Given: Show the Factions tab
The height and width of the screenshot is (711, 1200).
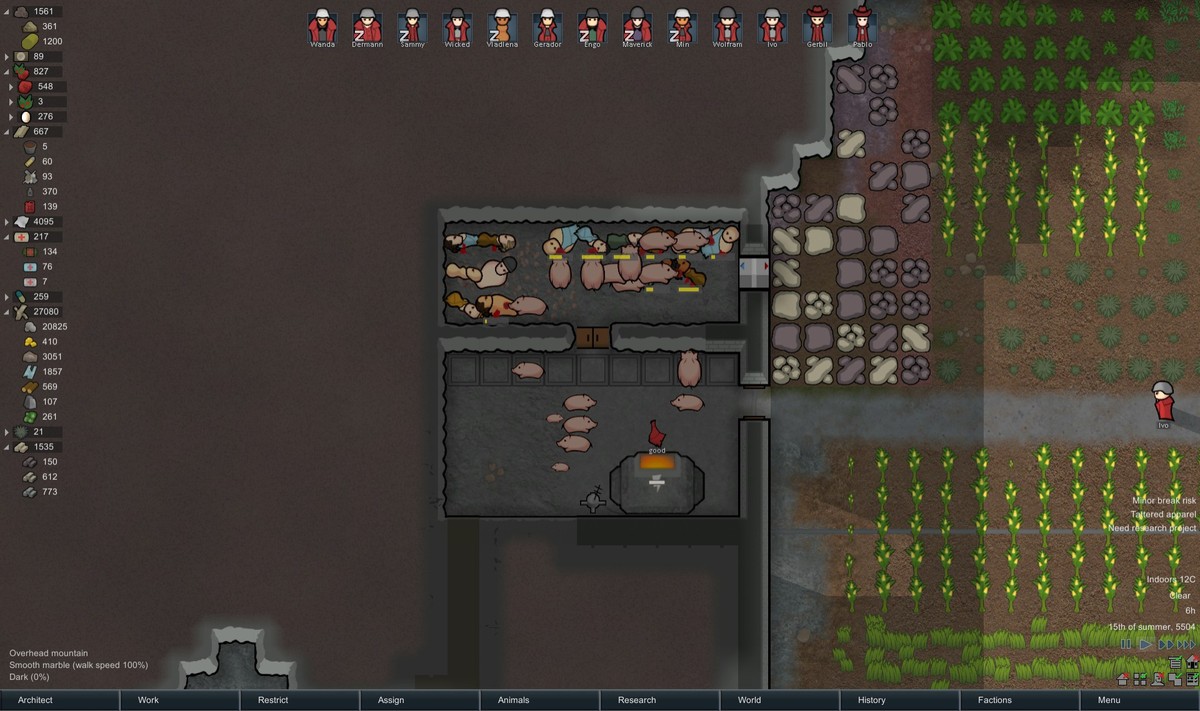Looking at the screenshot, I should (x=995, y=700).
